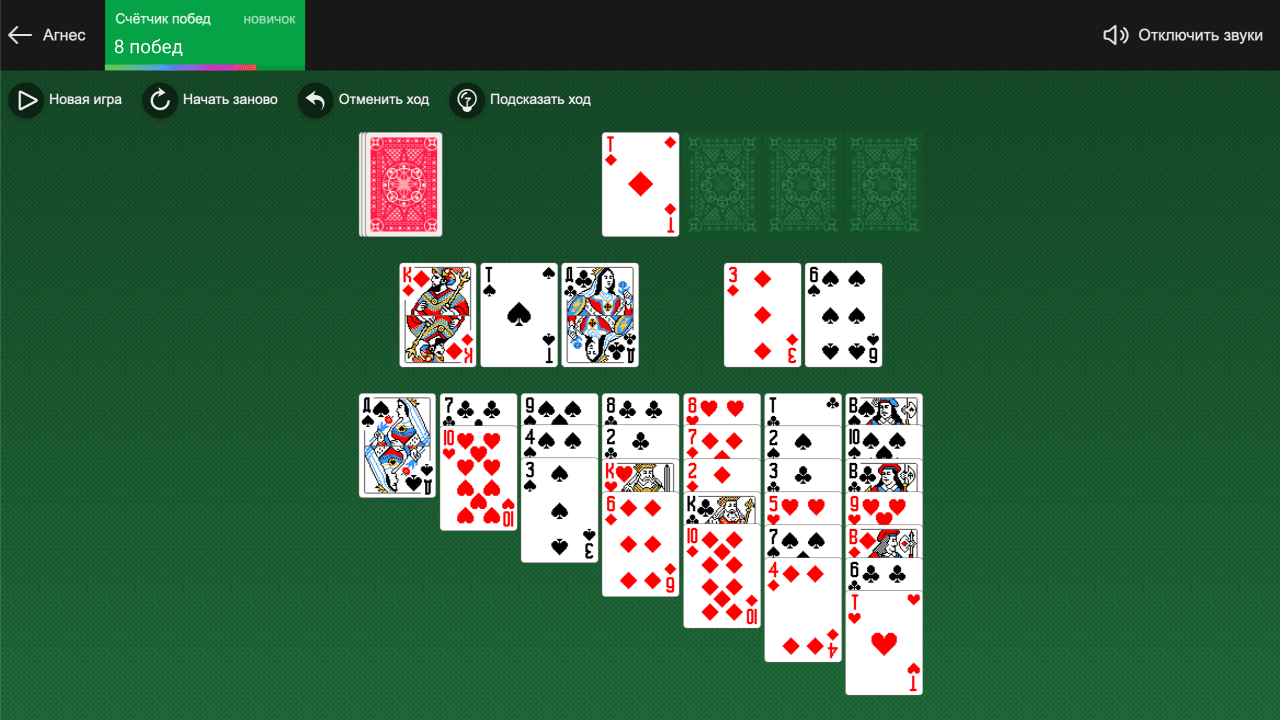Screen dimensions: 1281x720
Task: Select the queen of hearts tableau card
Action: click(x=397, y=445)
